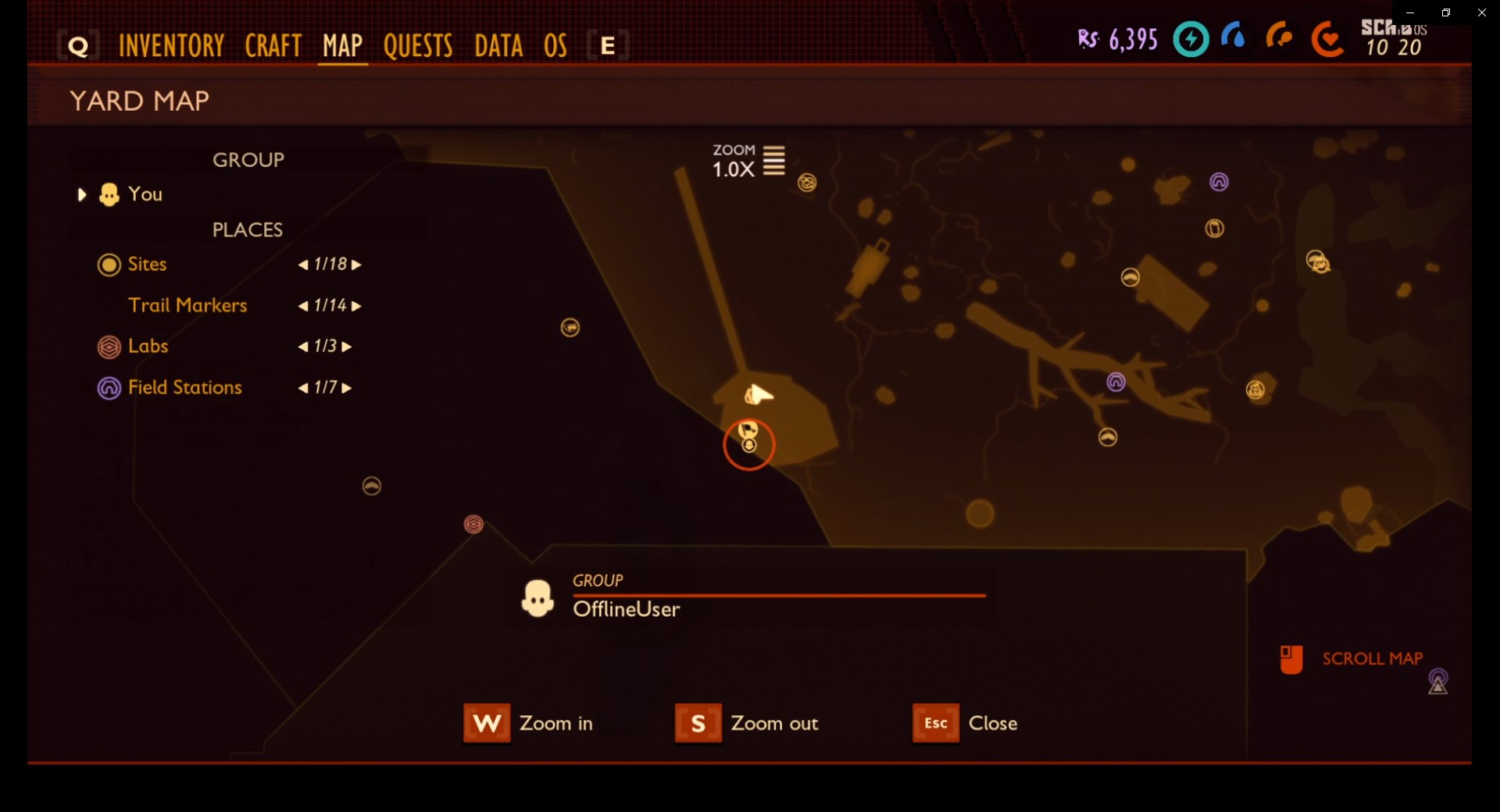Click the teal stamina lightning icon

pos(1190,39)
